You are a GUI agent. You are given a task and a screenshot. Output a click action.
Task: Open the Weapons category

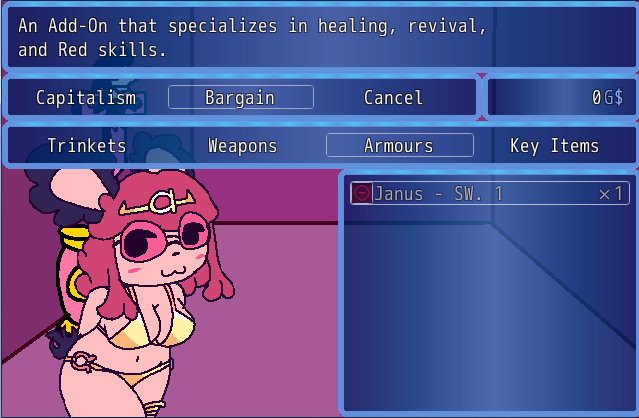pyautogui.click(x=242, y=146)
